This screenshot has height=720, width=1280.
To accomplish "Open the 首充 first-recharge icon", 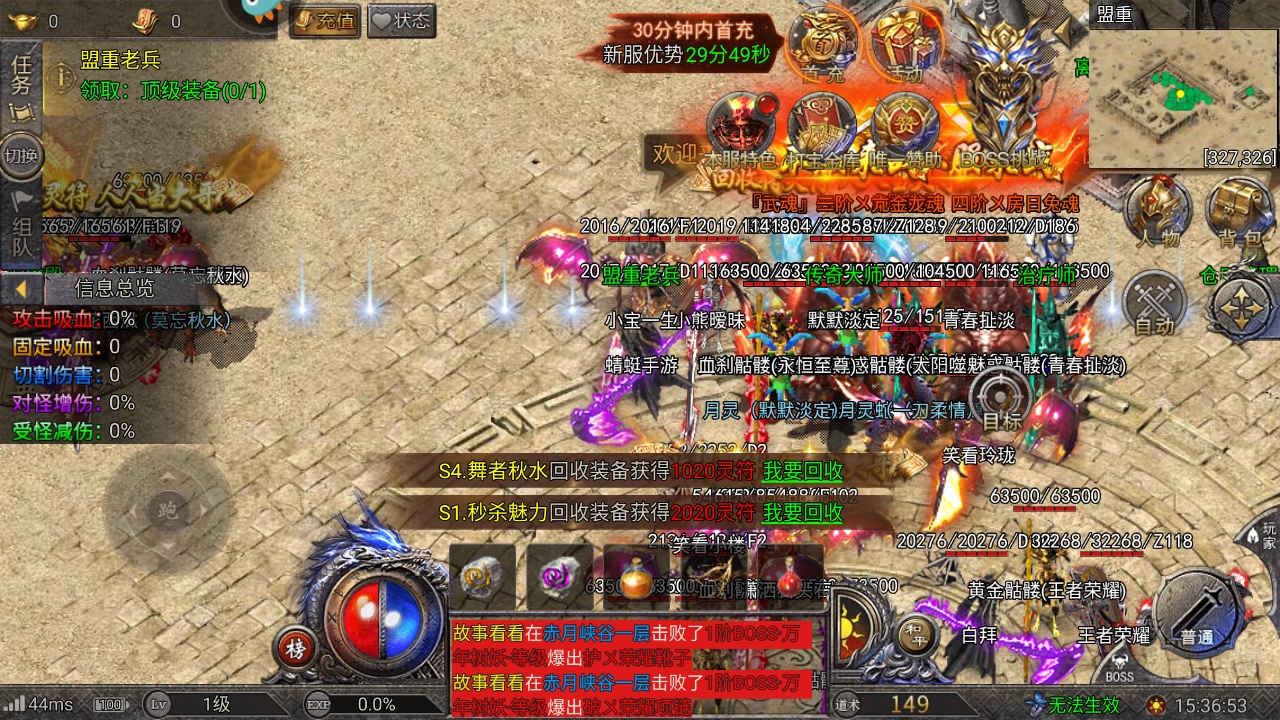I will tap(823, 45).
